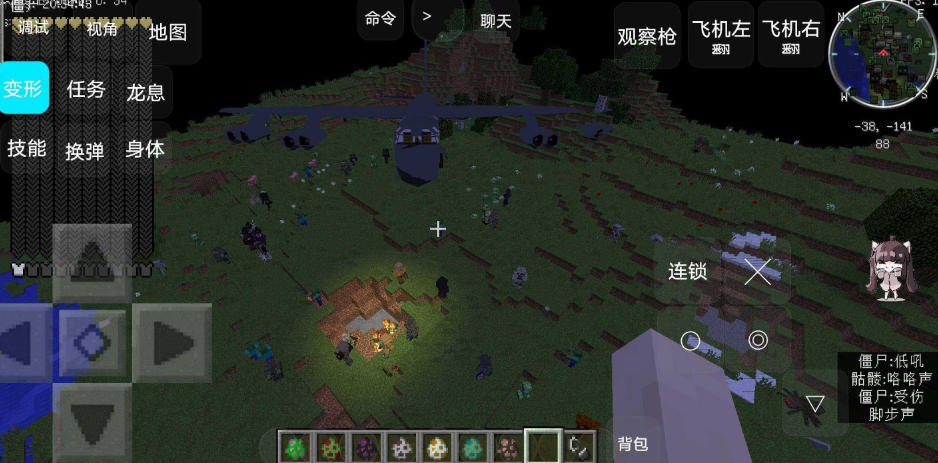Open the 命令 command input
938x463 pixels.
point(380,19)
